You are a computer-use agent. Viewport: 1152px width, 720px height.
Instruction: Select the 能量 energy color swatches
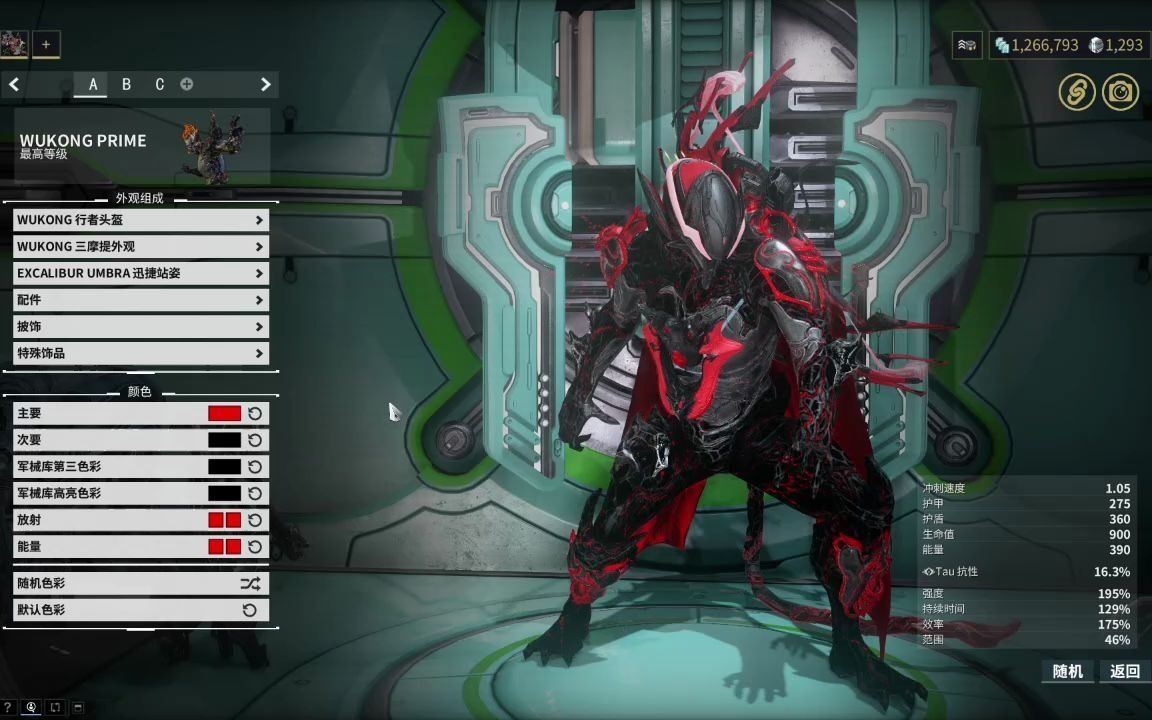coord(224,547)
